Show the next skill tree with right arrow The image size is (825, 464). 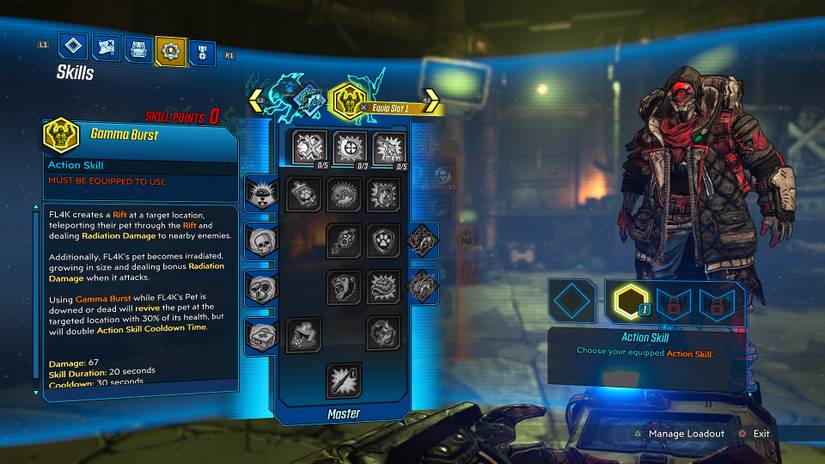(x=431, y=101)
